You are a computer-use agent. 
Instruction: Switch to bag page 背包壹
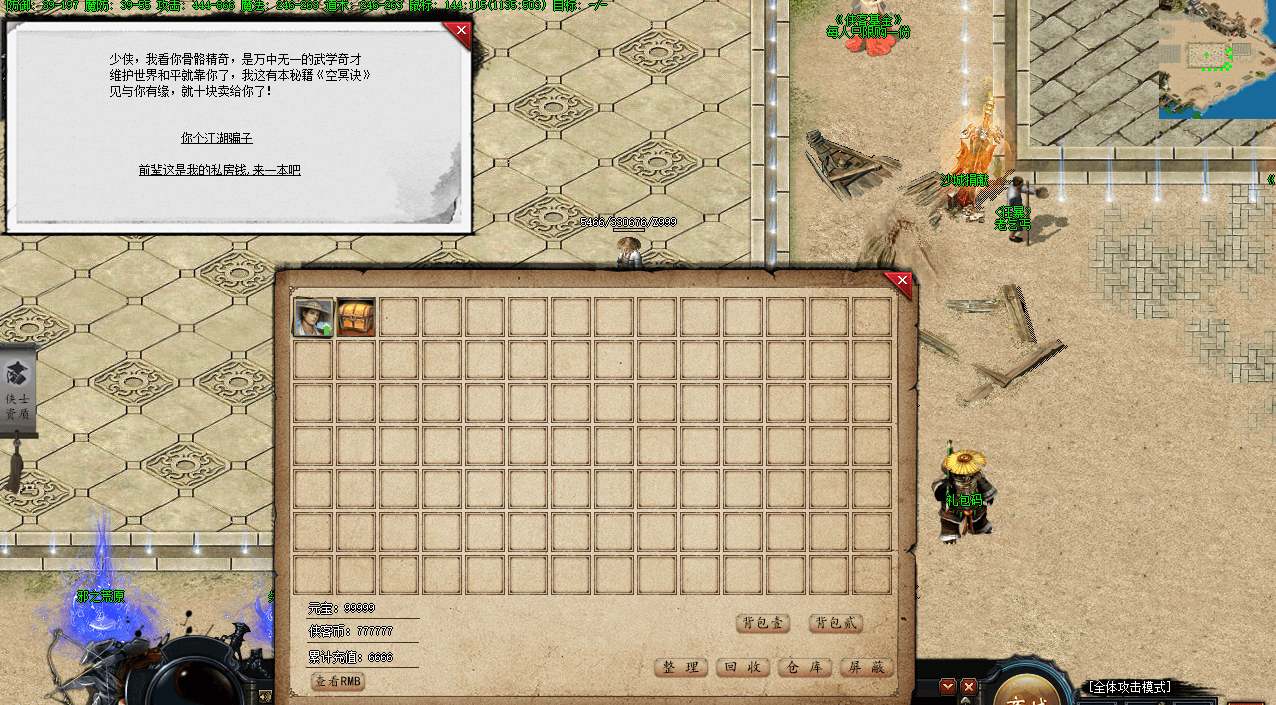(763, 623)
